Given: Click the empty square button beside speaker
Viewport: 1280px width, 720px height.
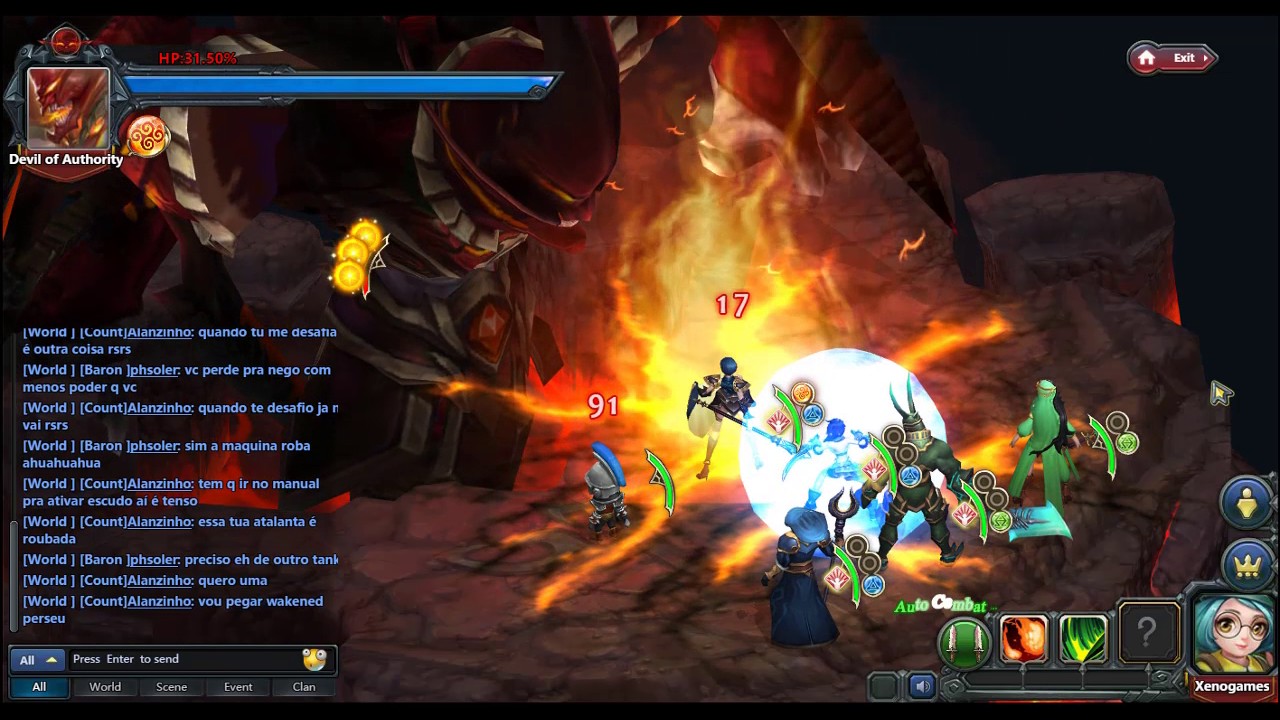Looking at the screenshot, I should pyautogui.click(x=883, y=686).
